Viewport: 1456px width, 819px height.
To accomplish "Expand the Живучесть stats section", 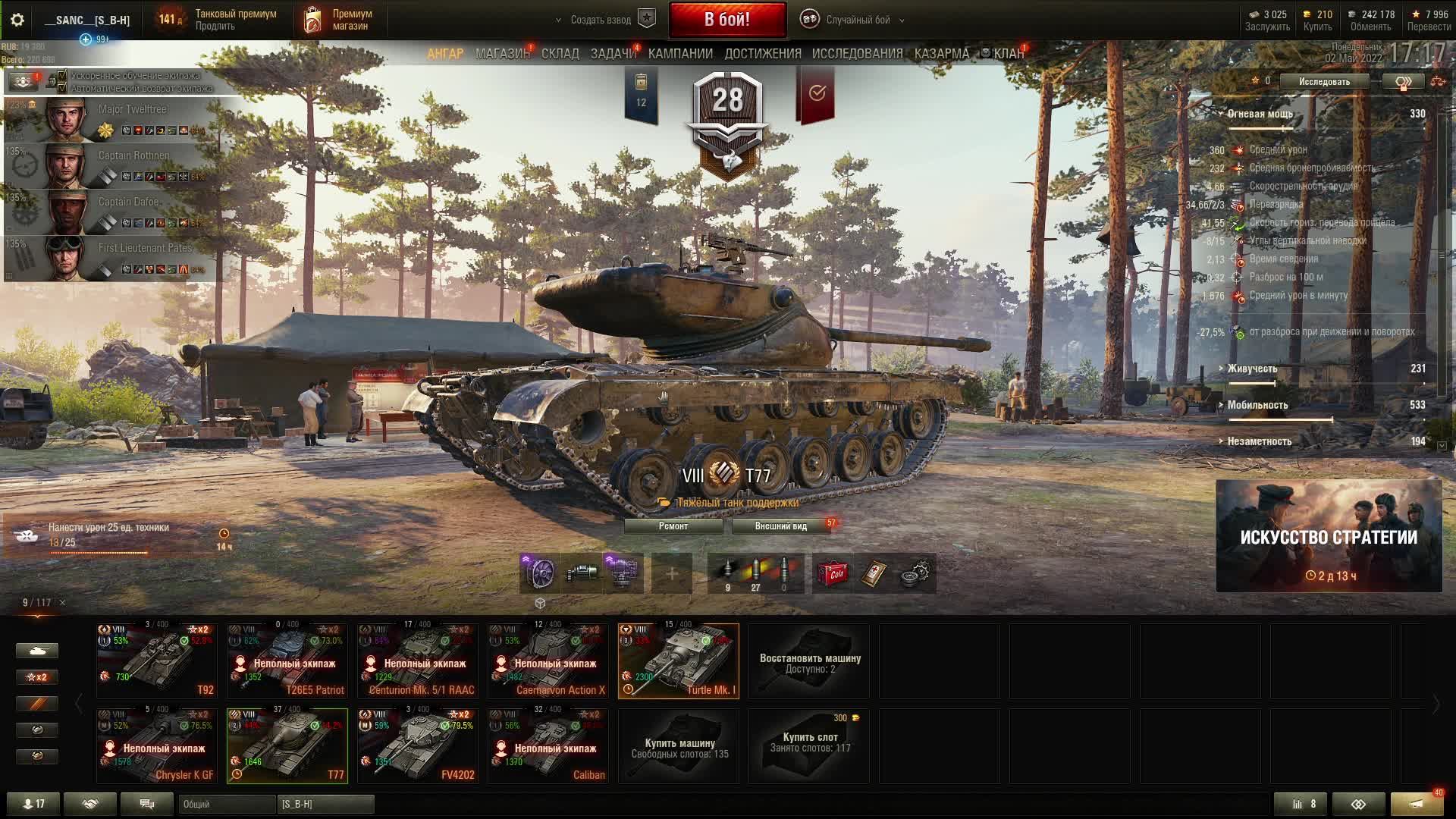I will tap(1252, 369).
